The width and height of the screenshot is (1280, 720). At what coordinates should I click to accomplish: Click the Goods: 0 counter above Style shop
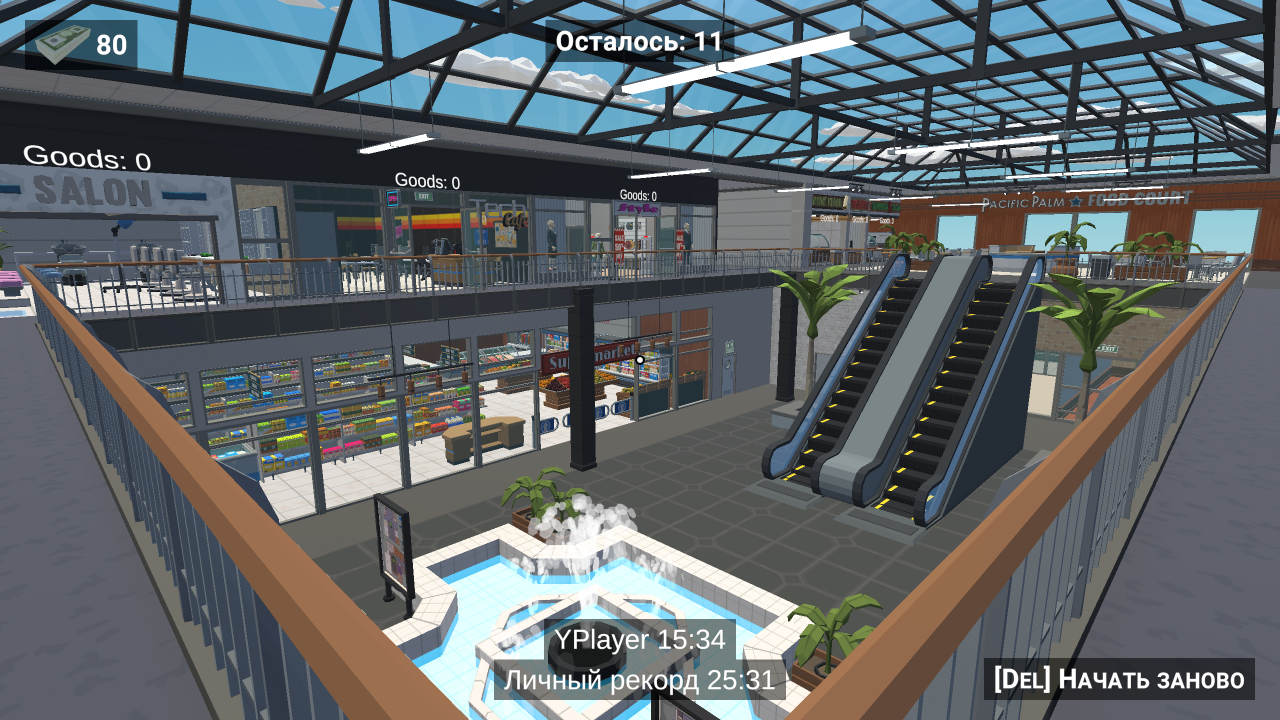[x=638, y=195]
